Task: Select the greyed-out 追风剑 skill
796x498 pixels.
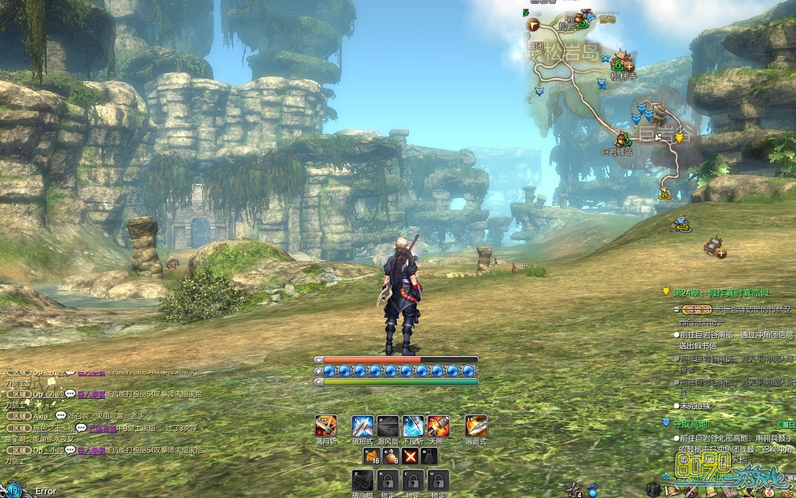Action: pyautogui.click(x=388, y=426)
